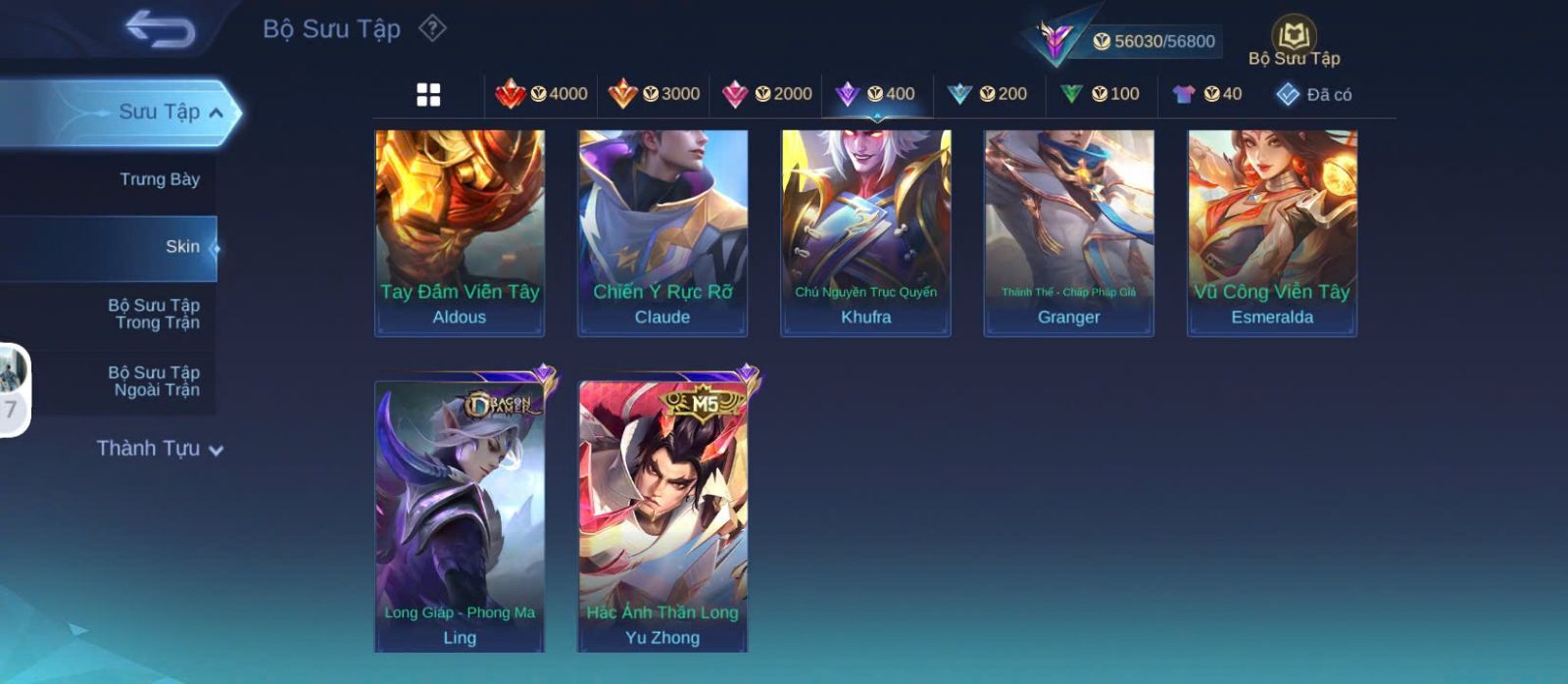Open Bộ Sưu Tập Trong Trận
This screenshot has width=1568, height=684.
click(155, 314)
